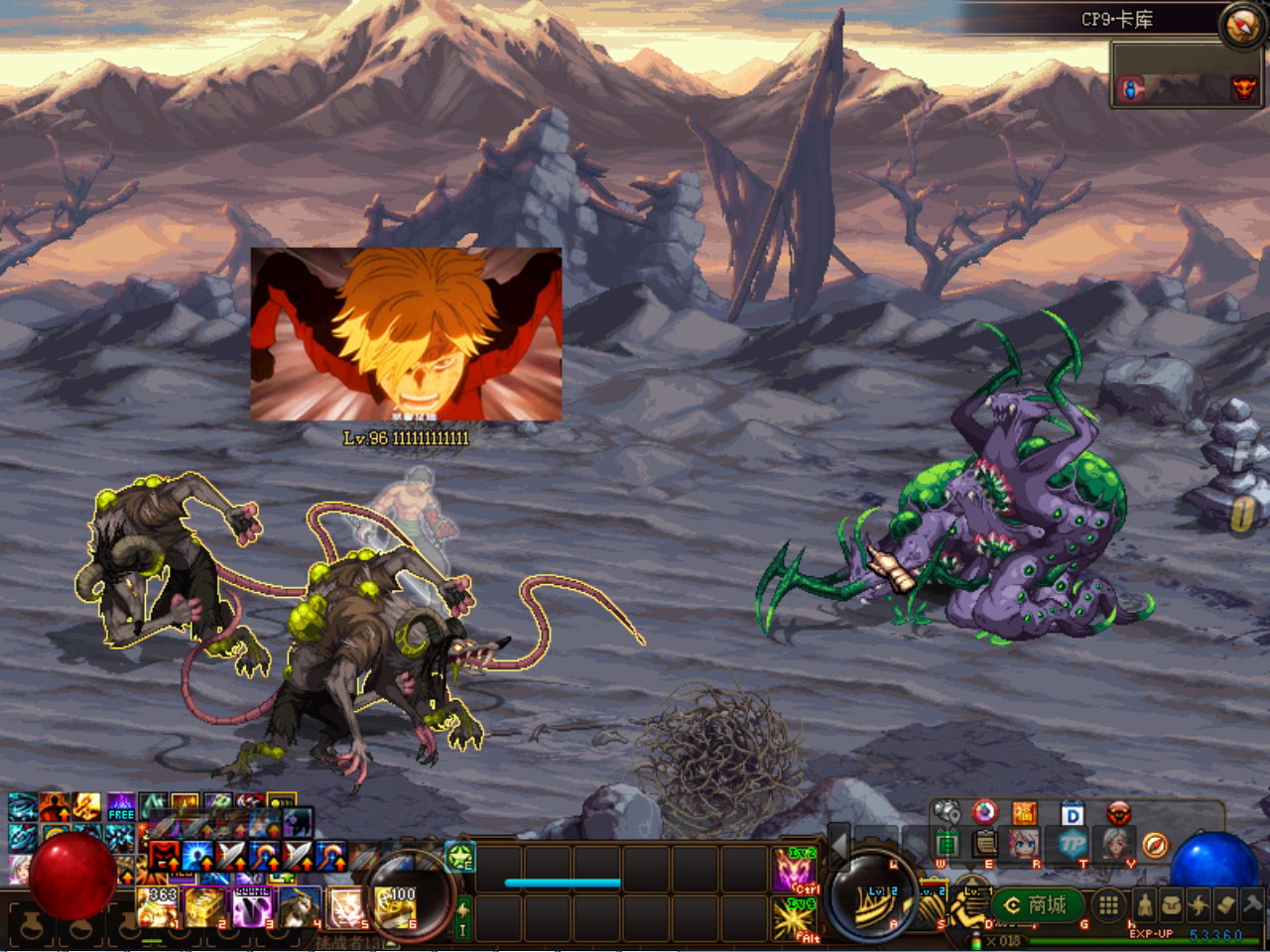Screen dimensions: 1270x952
Task: Open the blue D calendar icon
Action: (x=1073, y=815)
